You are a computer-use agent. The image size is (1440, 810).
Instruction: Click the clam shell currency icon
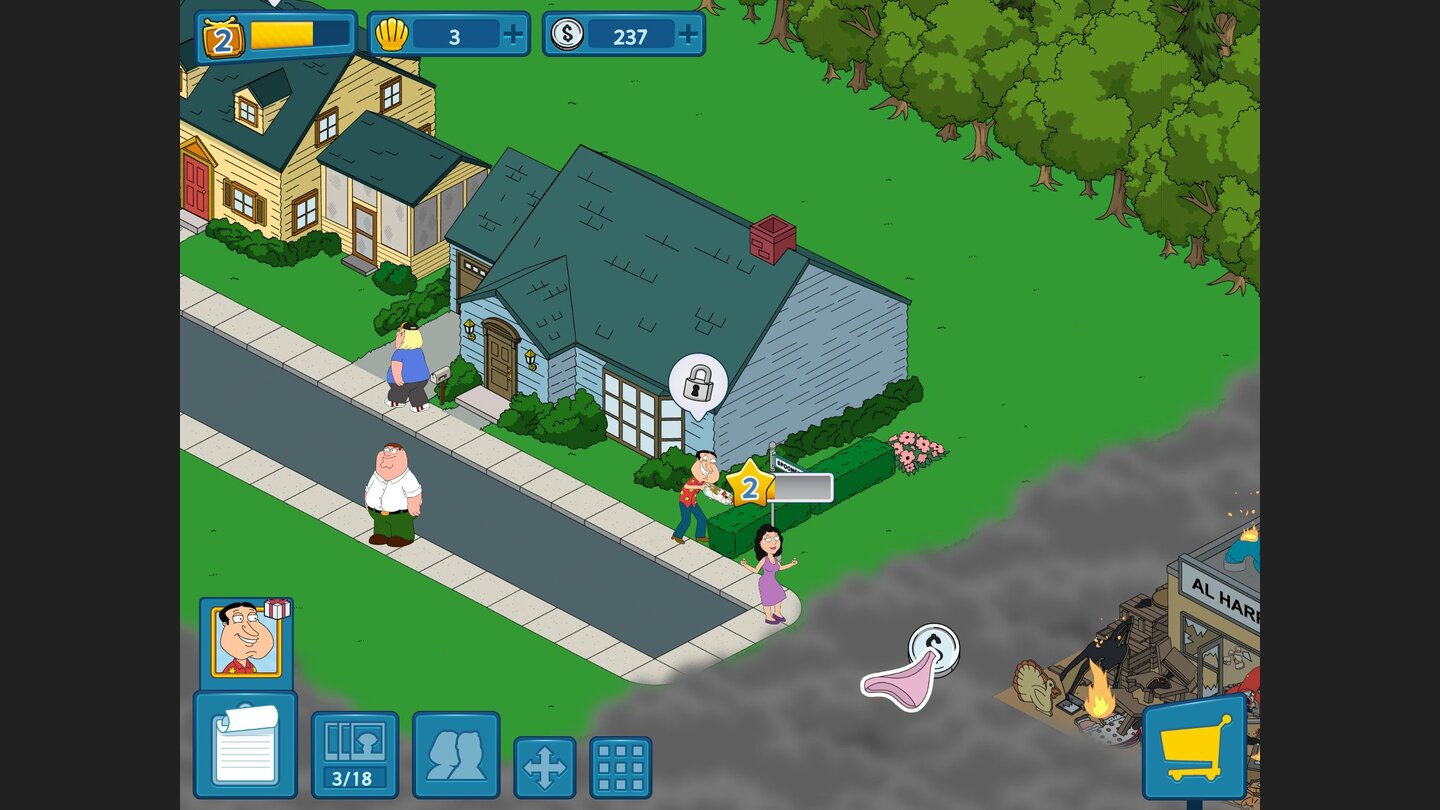(396, 34)
